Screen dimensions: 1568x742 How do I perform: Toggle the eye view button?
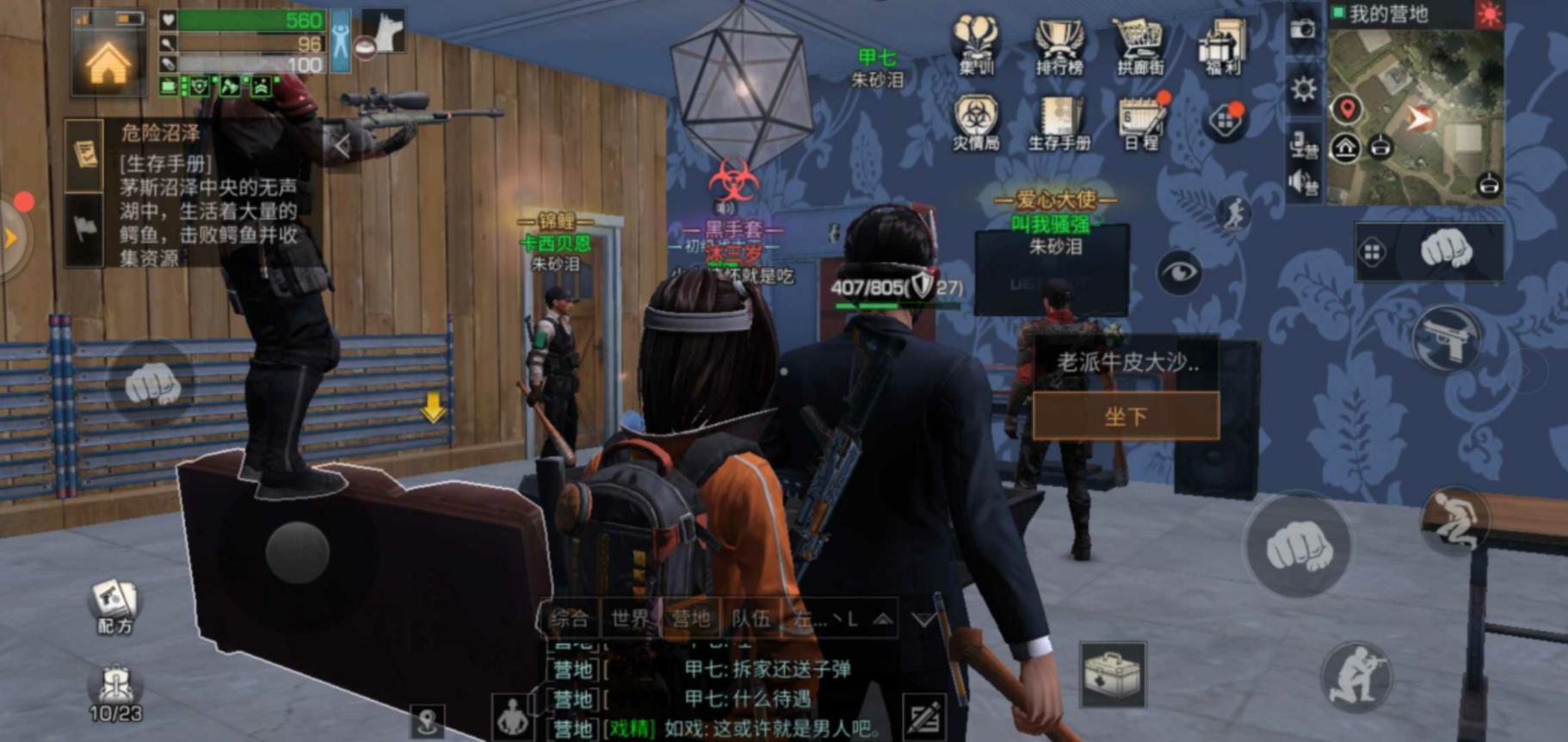[x=1178, y=273]
